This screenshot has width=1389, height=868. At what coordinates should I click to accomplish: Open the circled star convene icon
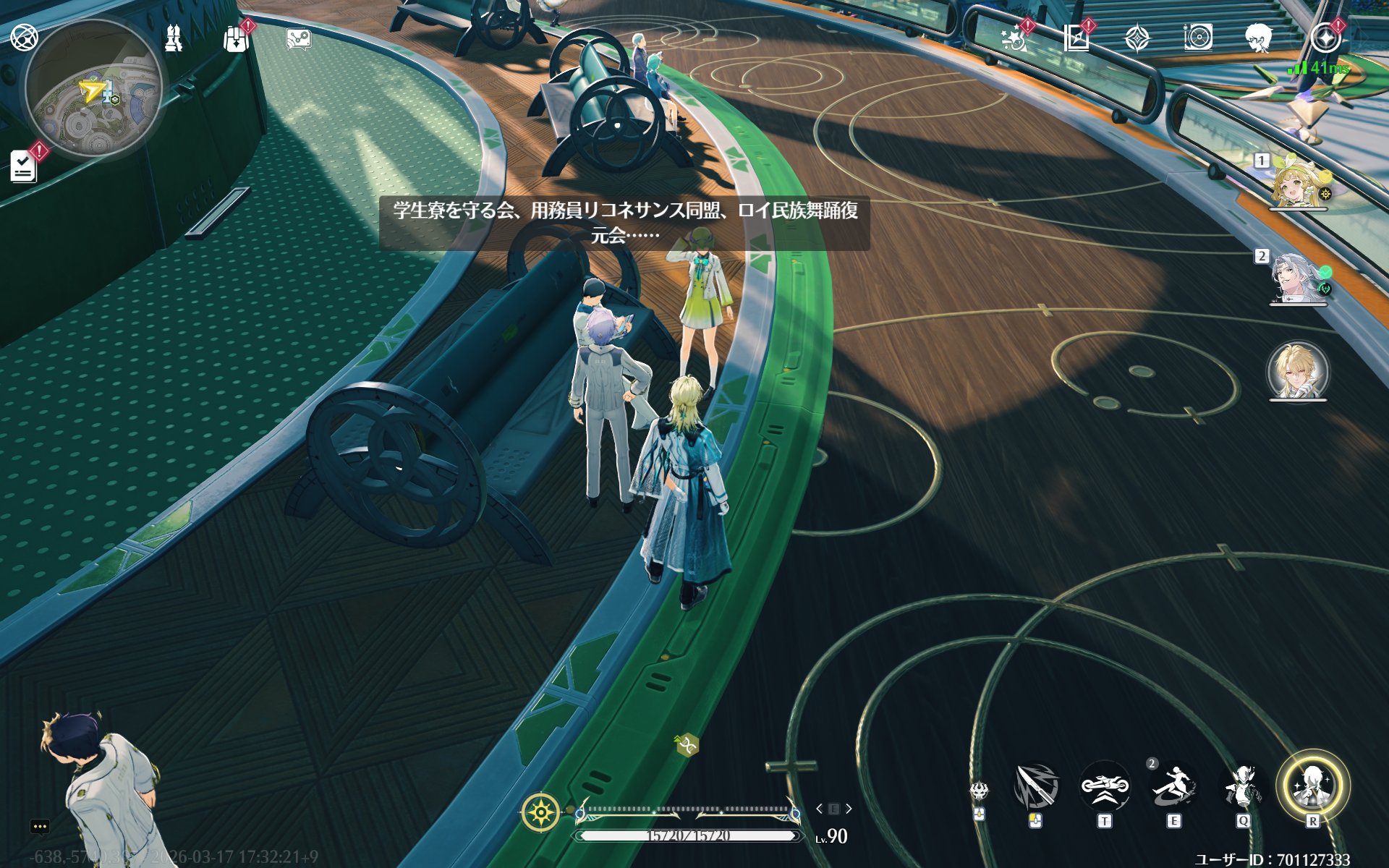[1325, 38]
